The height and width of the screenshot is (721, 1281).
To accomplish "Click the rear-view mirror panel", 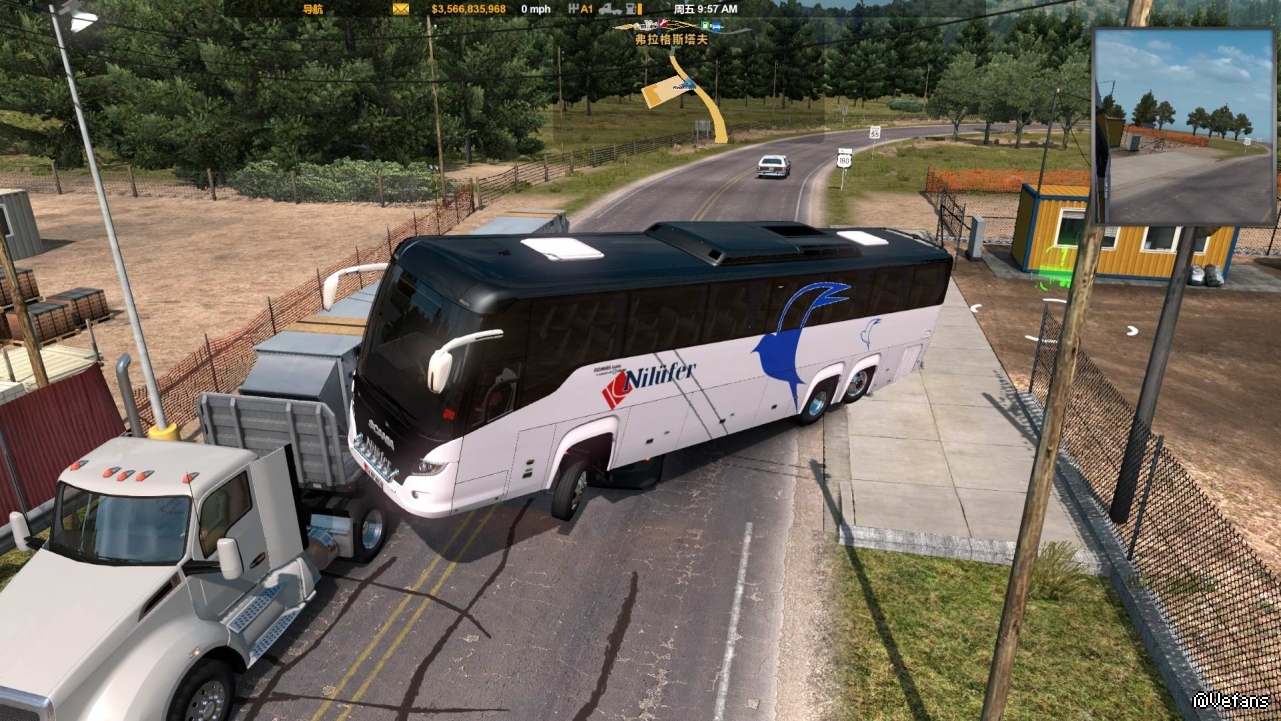I will (1184, 126).
